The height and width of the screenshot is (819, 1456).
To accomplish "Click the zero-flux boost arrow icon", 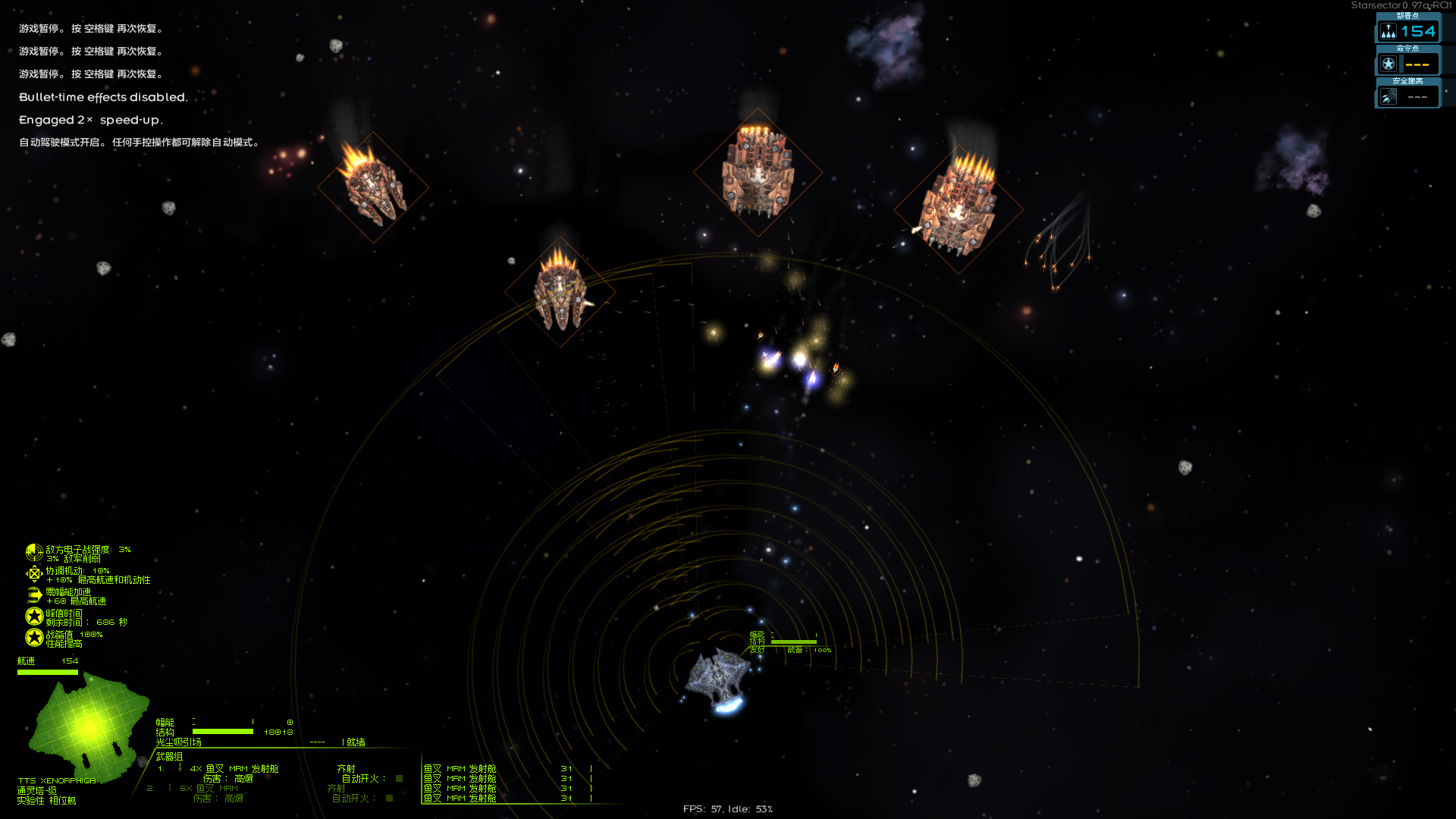I will click(33, 595).
